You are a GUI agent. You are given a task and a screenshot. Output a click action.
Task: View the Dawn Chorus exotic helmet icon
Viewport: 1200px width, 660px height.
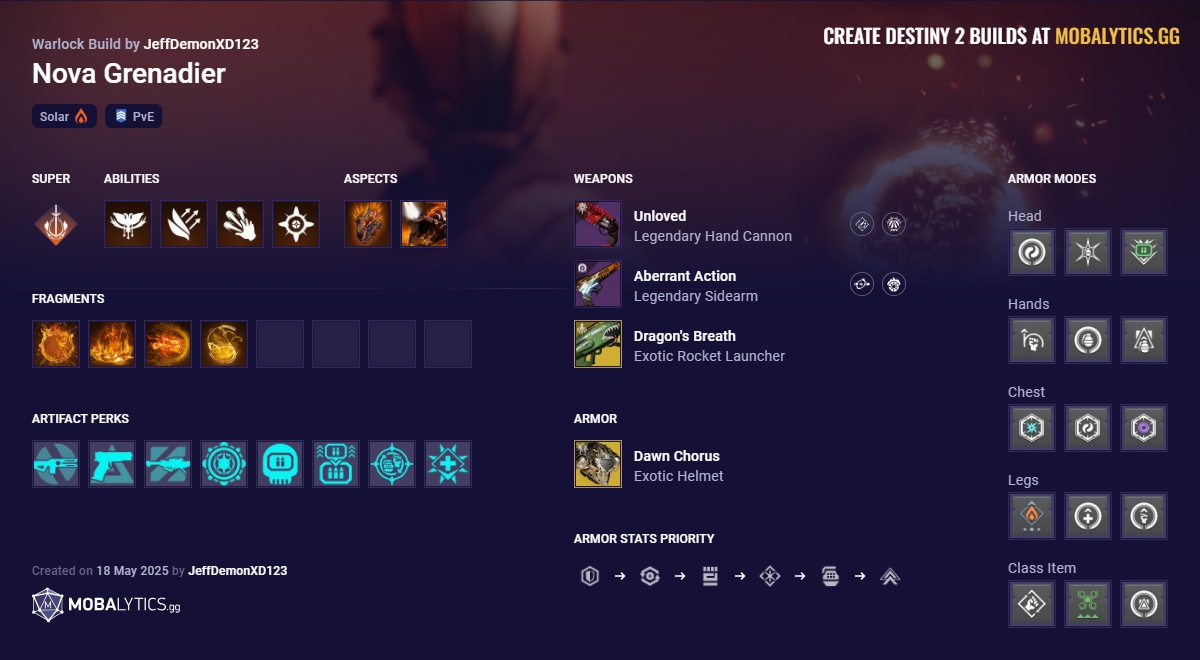tap(598, 464)
